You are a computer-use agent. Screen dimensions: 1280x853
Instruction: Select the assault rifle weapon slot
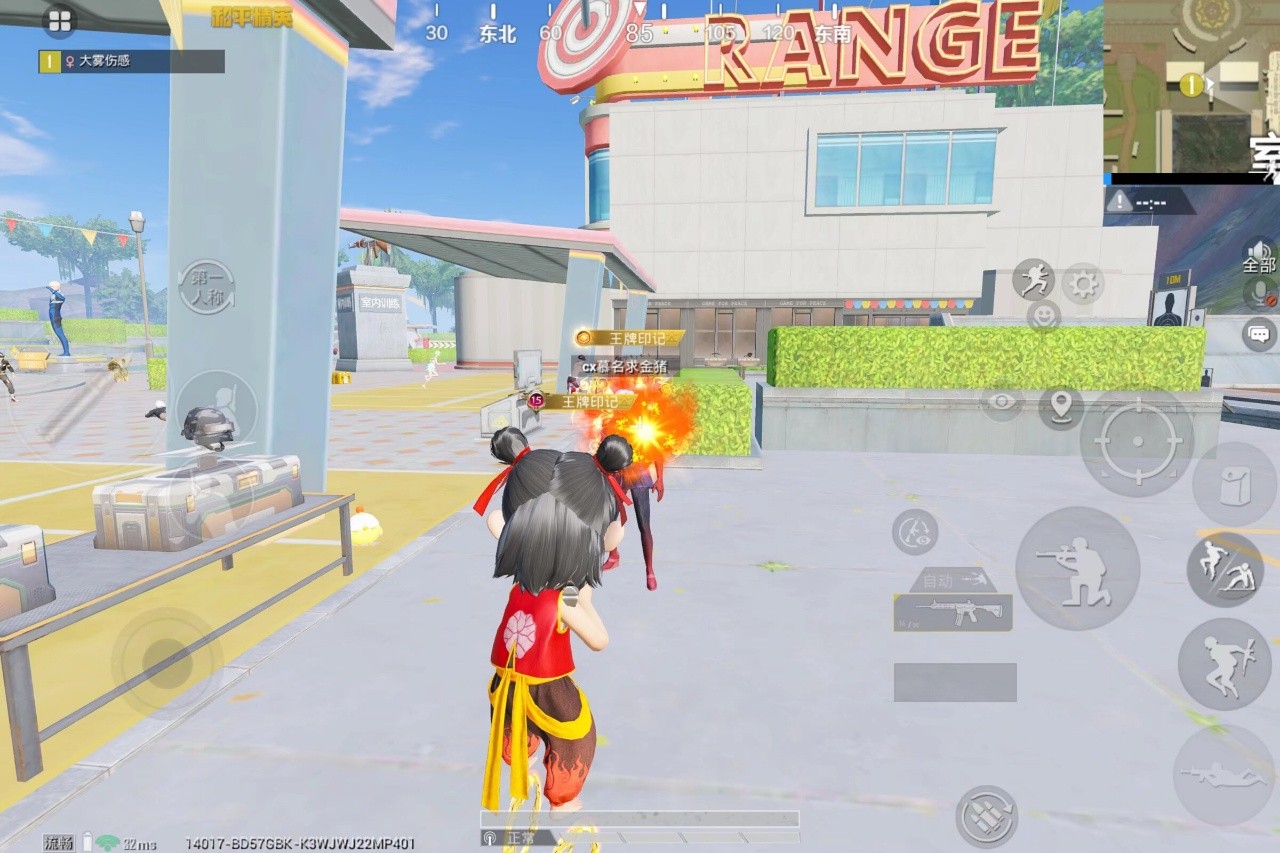pos(952,612)
